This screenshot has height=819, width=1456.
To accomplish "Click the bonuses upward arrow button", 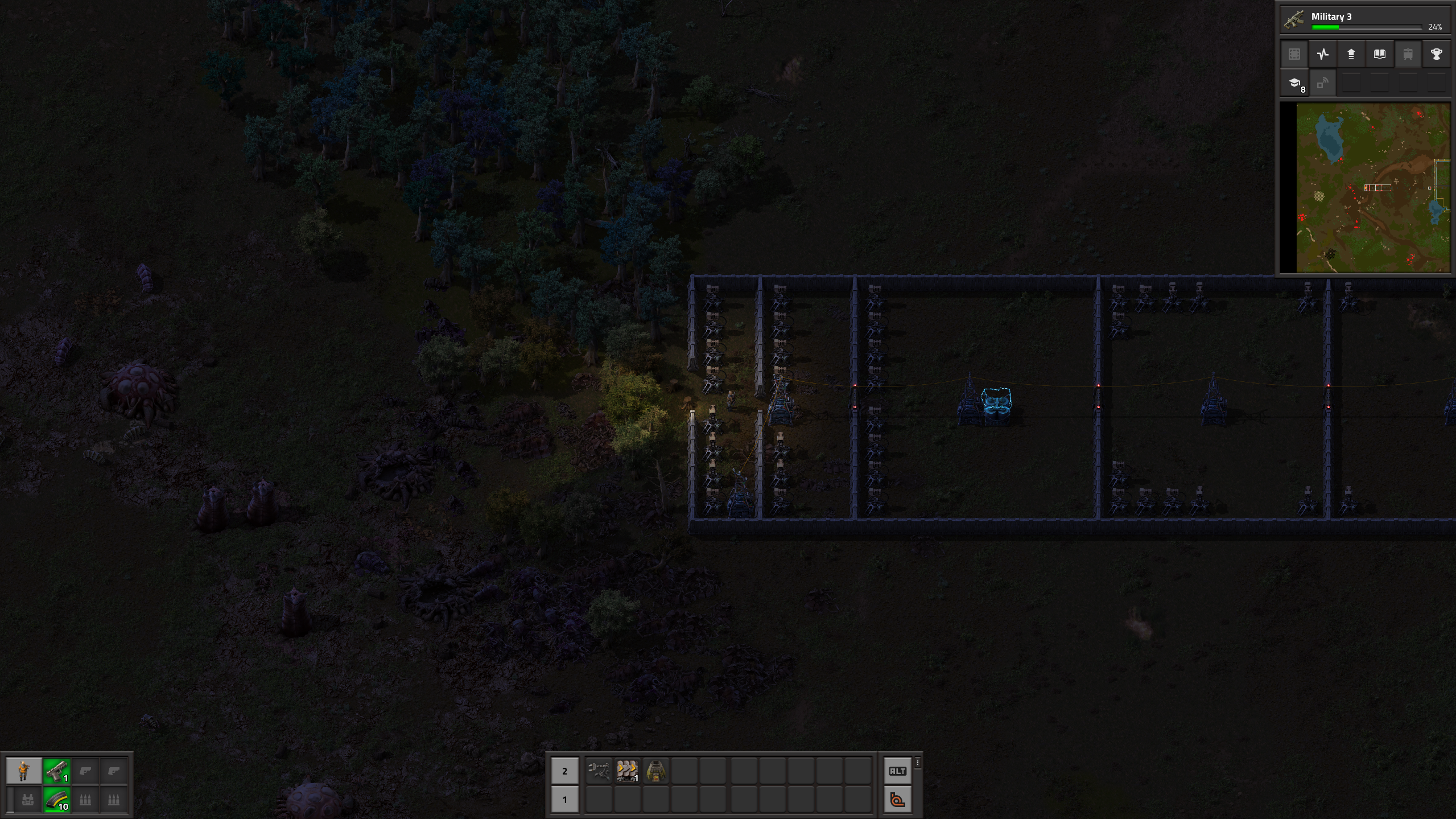I will 1351,54.
